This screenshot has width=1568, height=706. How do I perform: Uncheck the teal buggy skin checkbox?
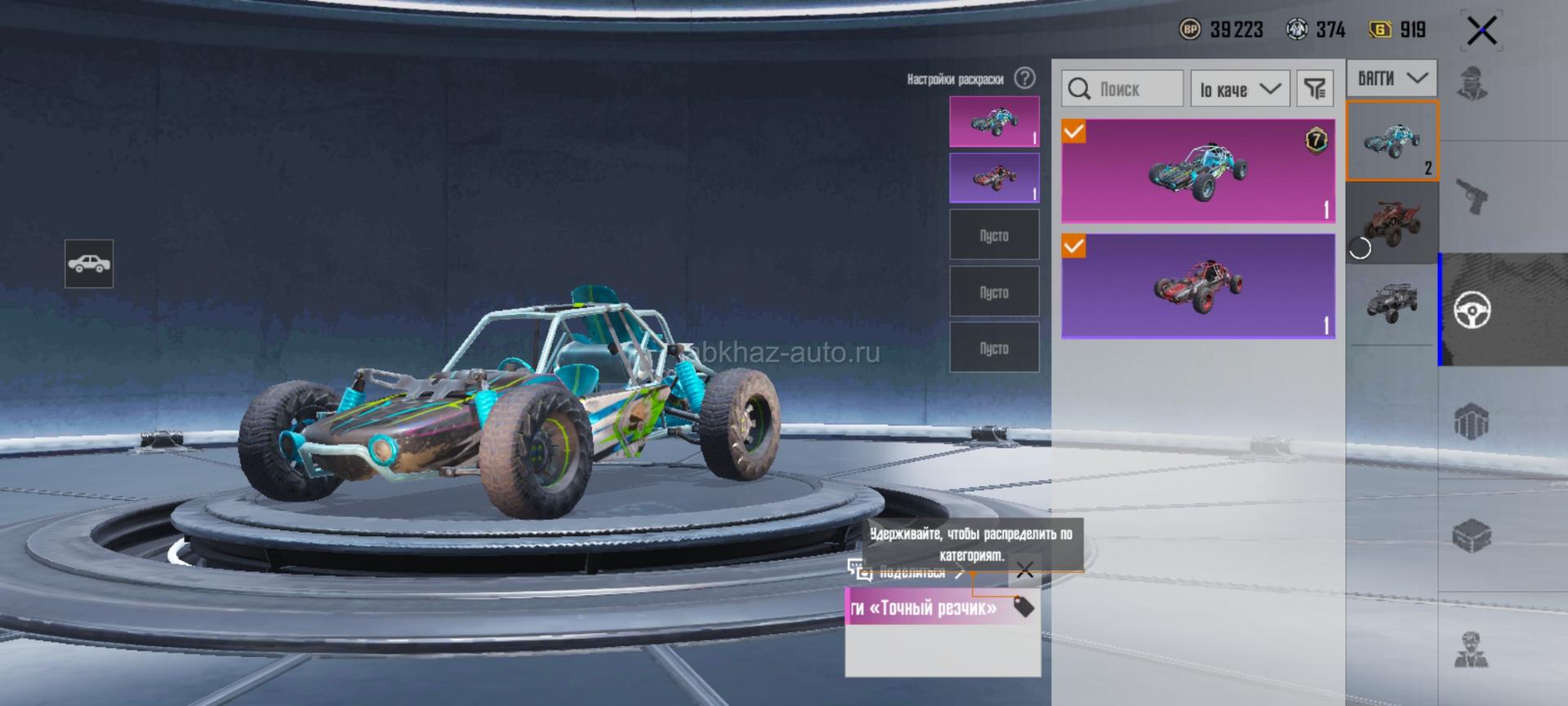pyautogui.click(x=1074, y=132)
